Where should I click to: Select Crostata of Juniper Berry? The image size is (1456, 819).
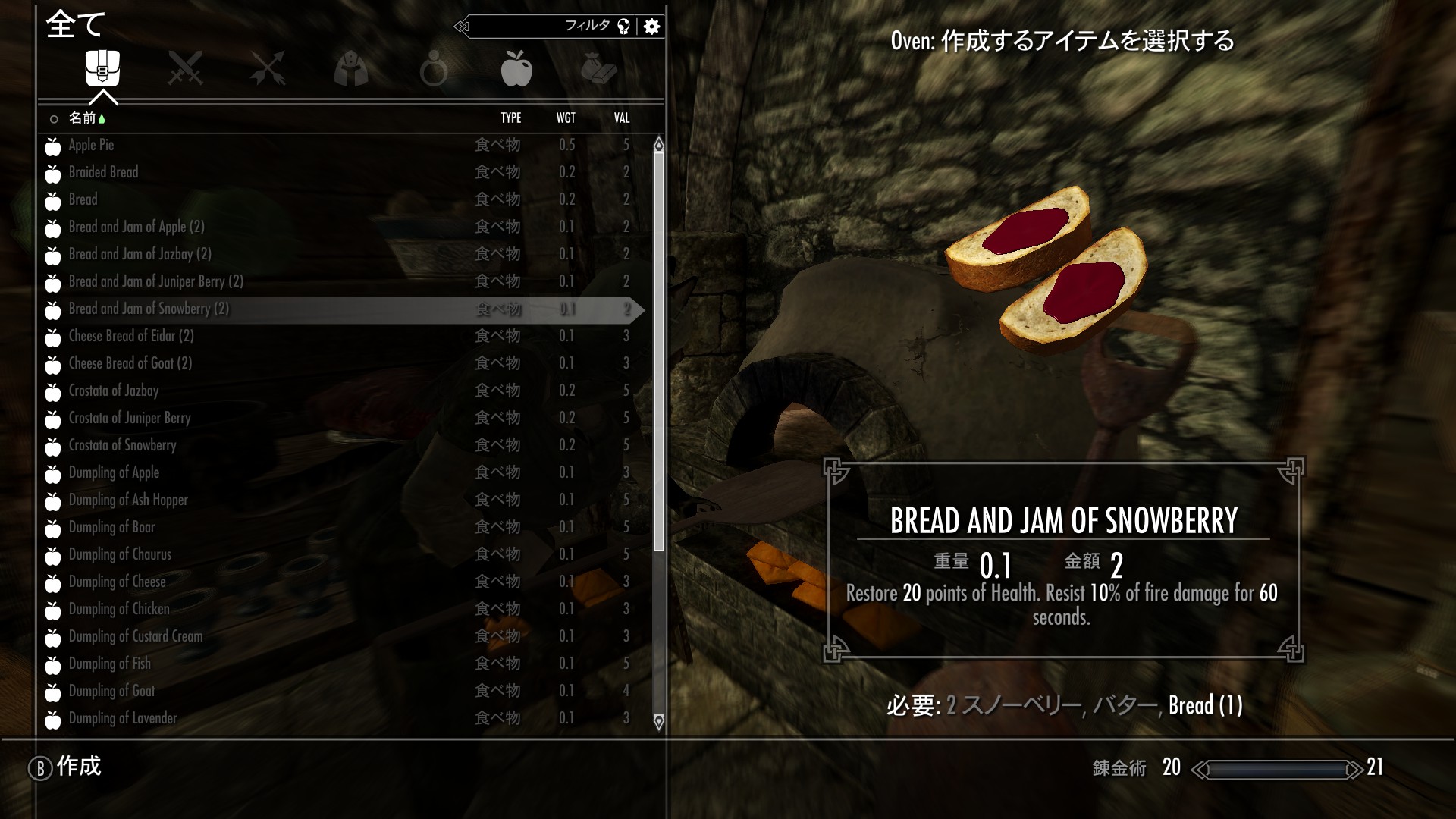click(129, 418)
